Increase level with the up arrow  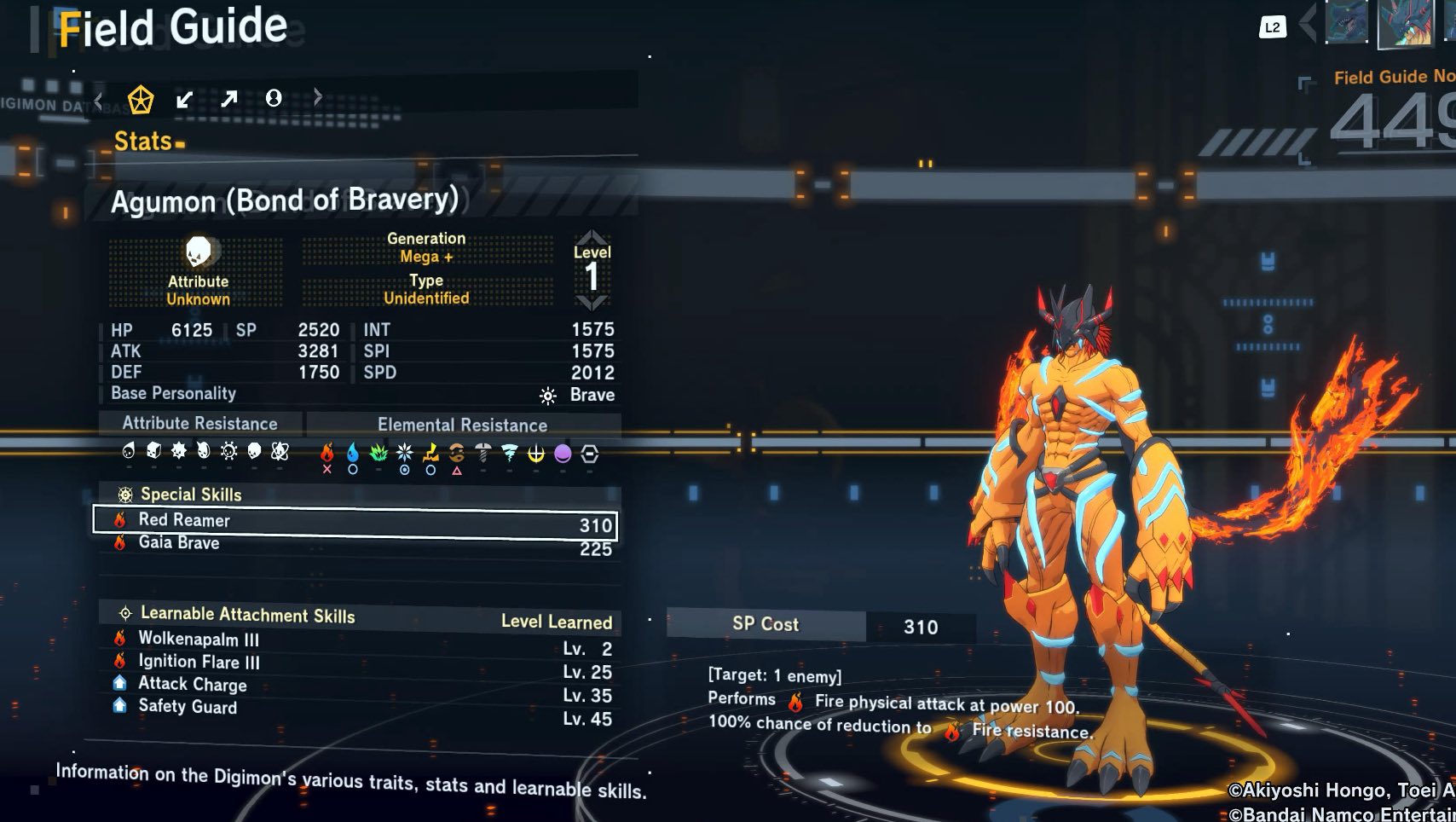[592, 236]
